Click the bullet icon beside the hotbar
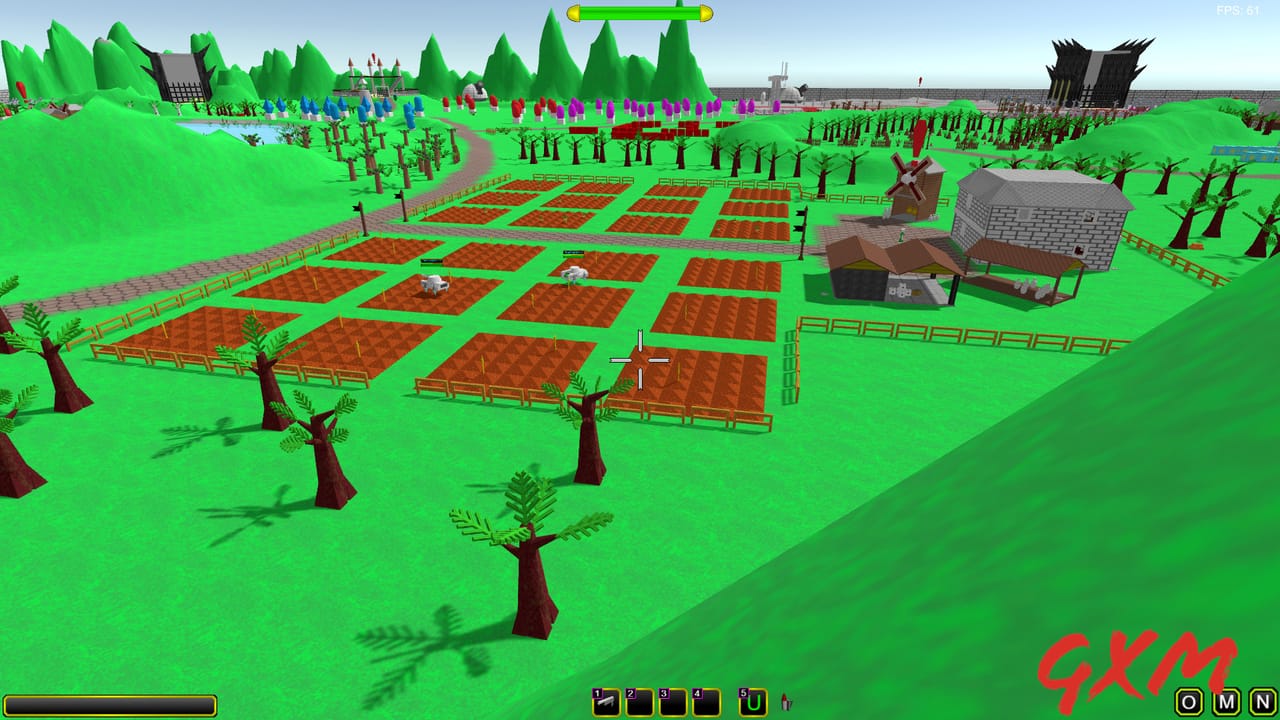This screenshot has height=720, width=1280. [x=787, y=700]
